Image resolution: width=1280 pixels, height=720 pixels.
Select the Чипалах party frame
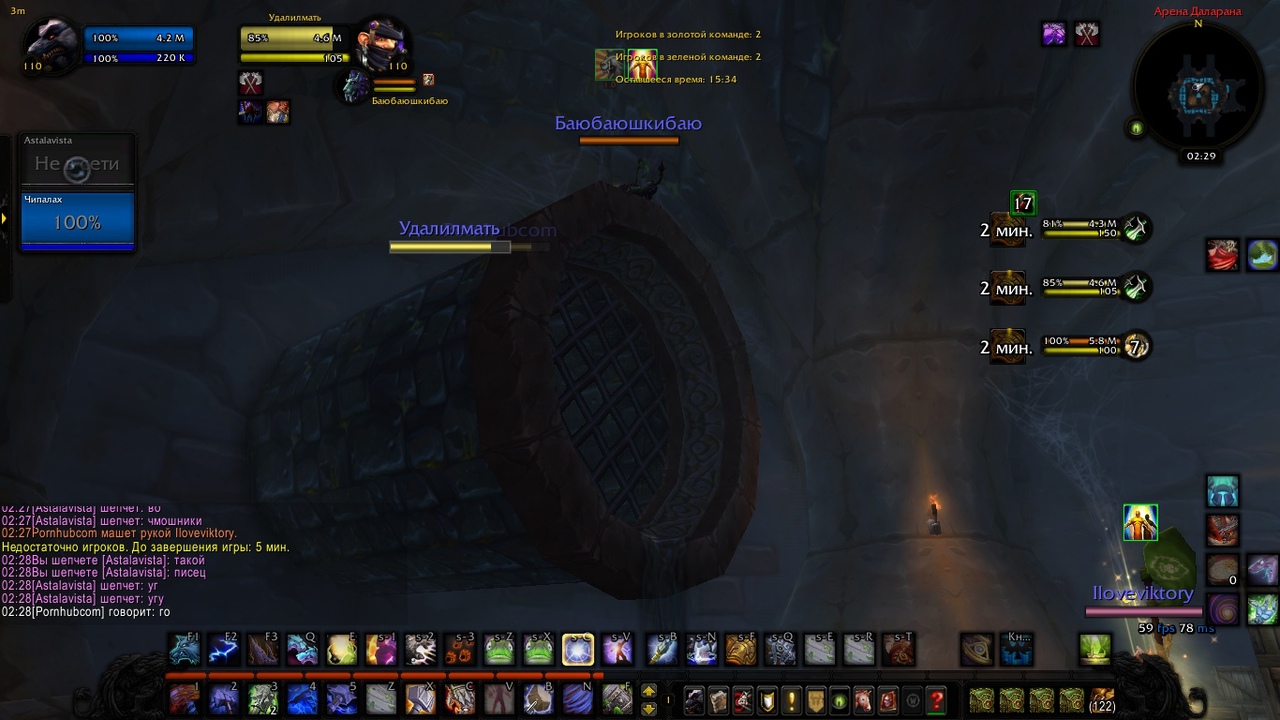pos(77,219)
